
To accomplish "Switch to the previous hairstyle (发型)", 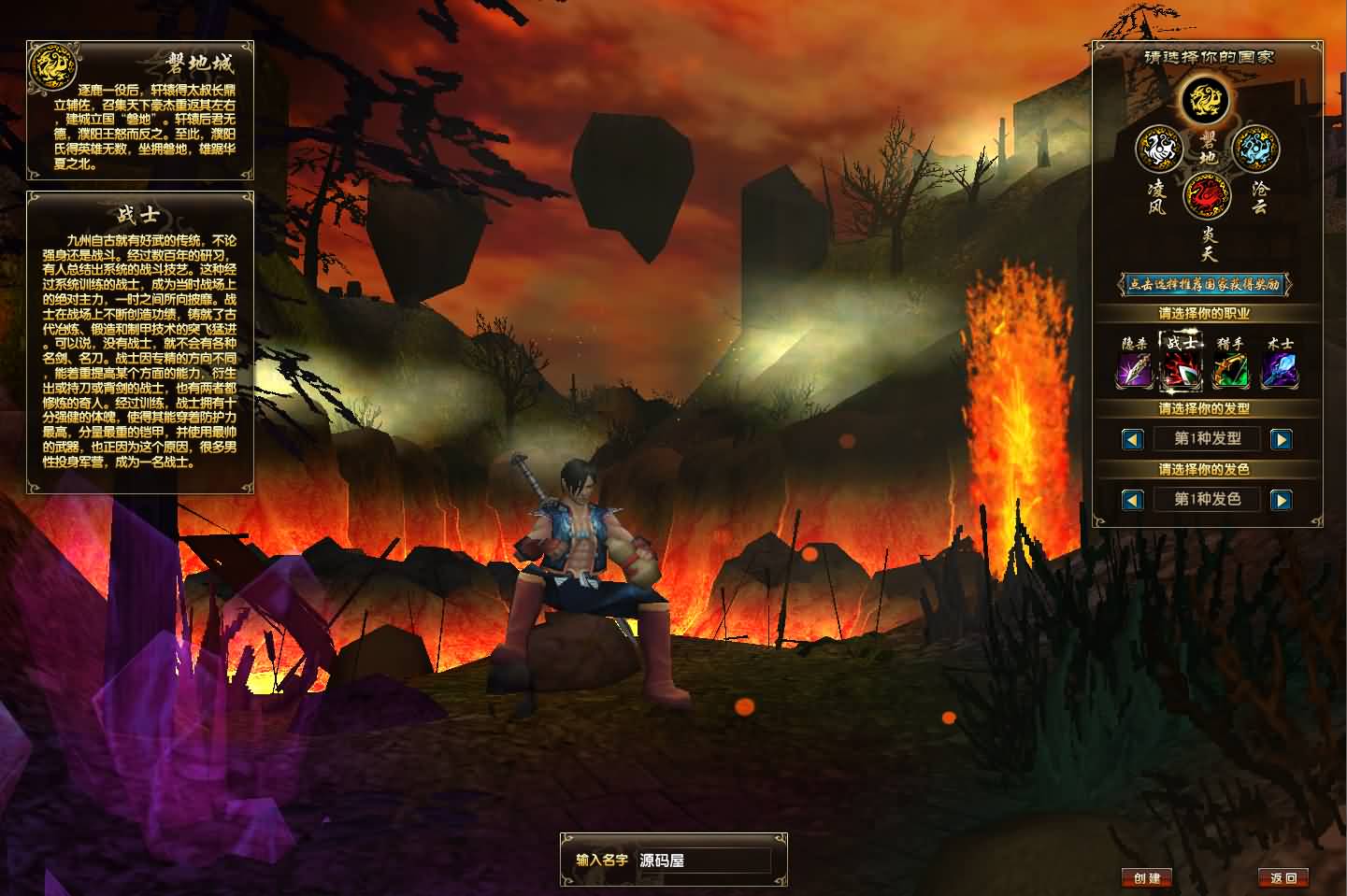I will pyautogui.click(x=1133, y=439).
